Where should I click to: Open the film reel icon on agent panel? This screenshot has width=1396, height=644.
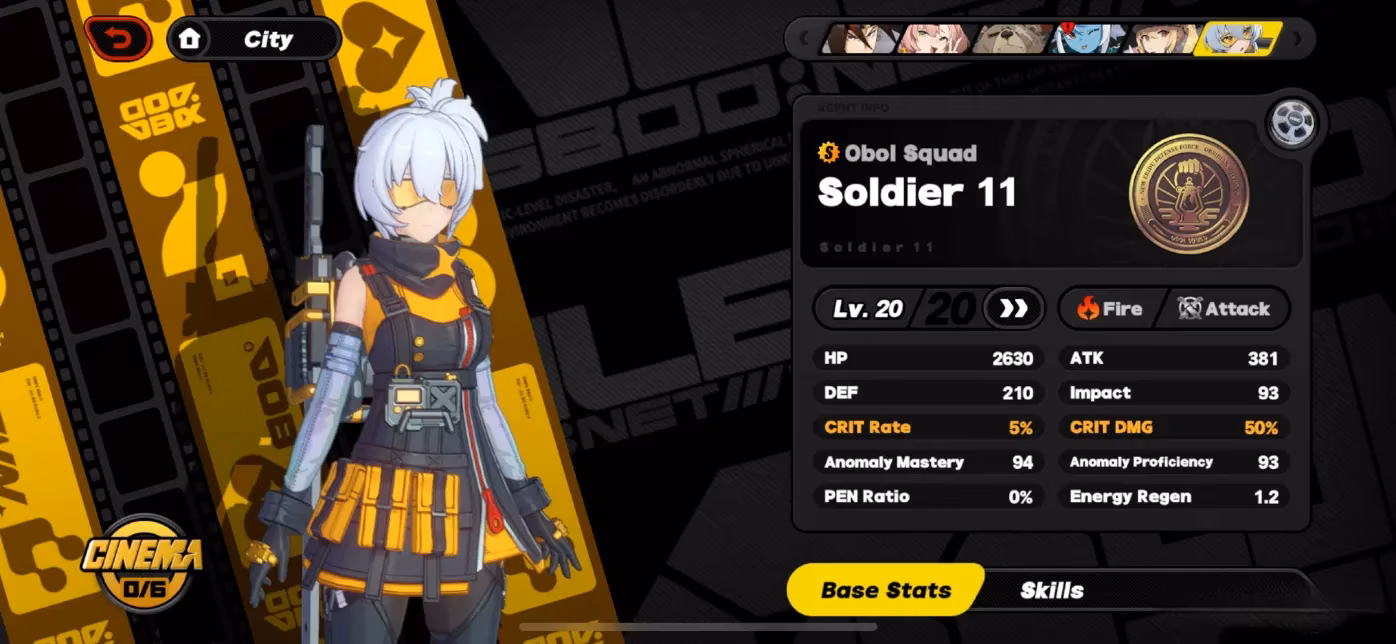coord(1291,123)
